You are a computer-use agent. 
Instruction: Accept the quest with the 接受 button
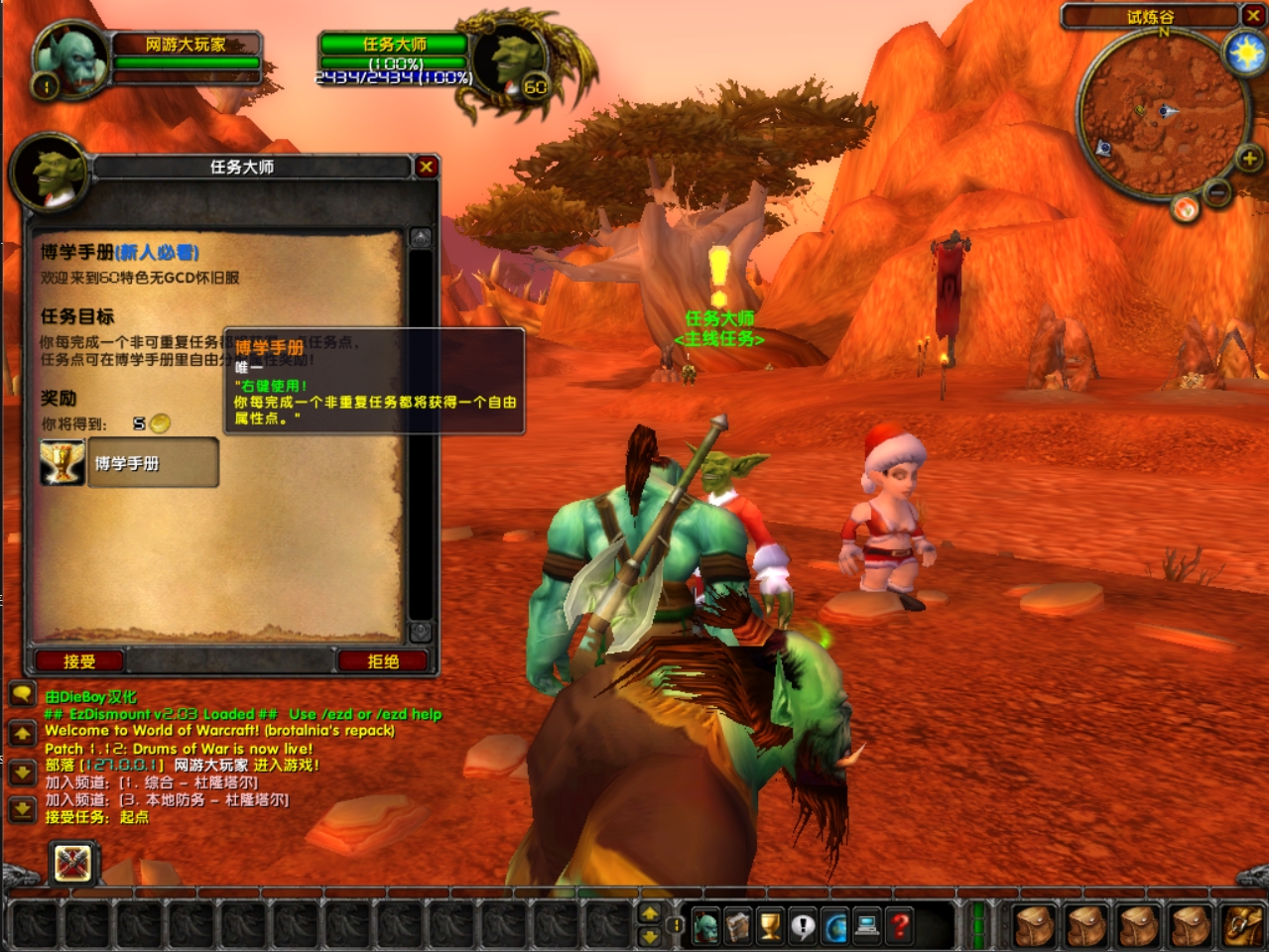79,660
